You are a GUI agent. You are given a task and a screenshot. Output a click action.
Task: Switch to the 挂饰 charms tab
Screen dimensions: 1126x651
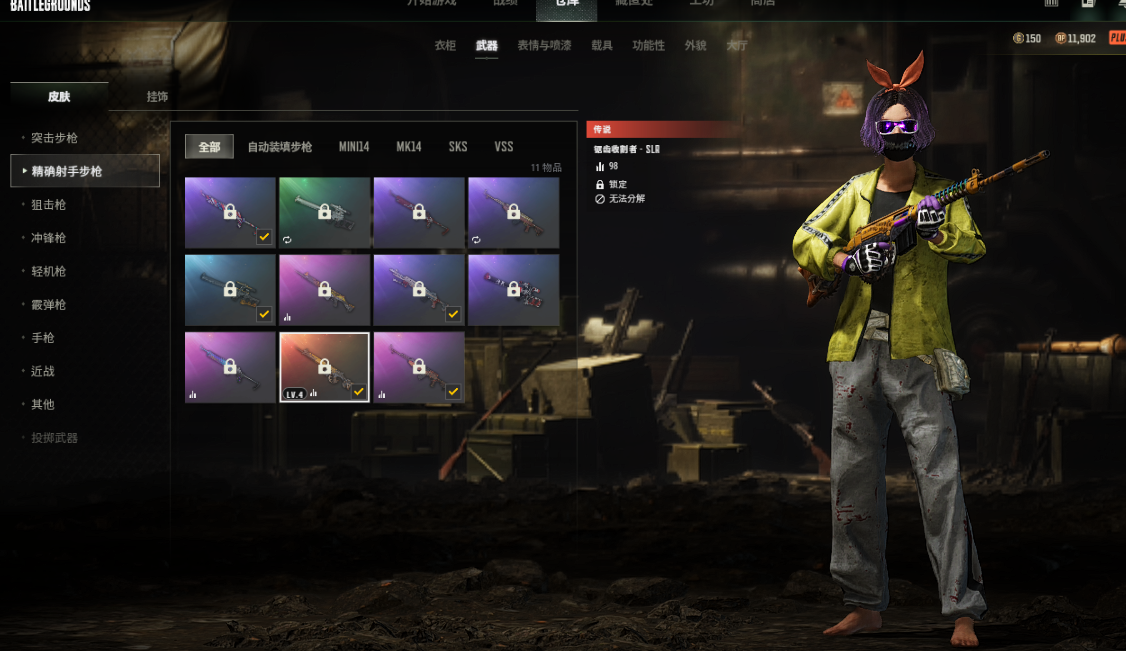pyautogui.click(x=157, y=97)
